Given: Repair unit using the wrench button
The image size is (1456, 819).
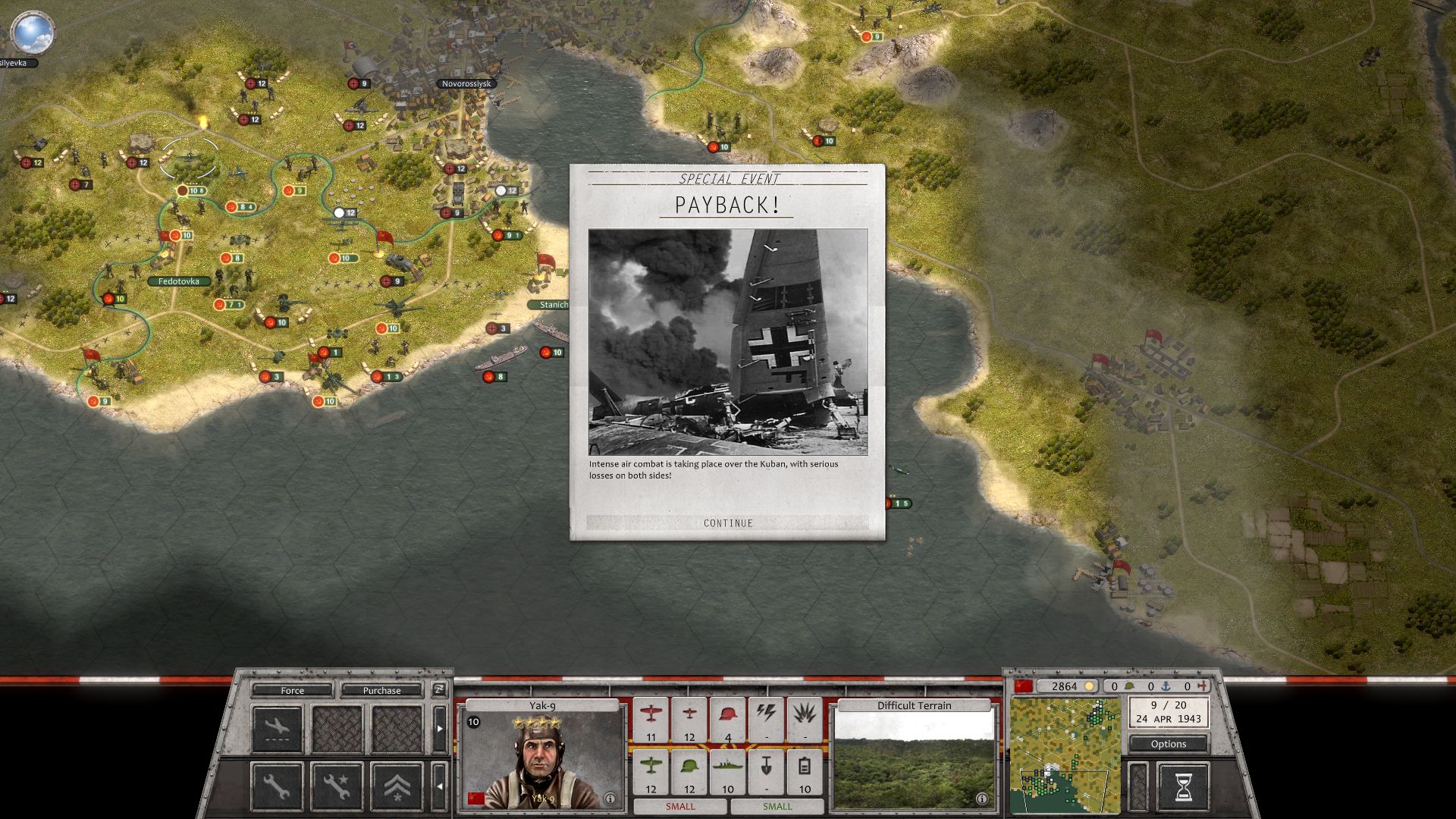Looking at the screenshot, I should point(277,787).
